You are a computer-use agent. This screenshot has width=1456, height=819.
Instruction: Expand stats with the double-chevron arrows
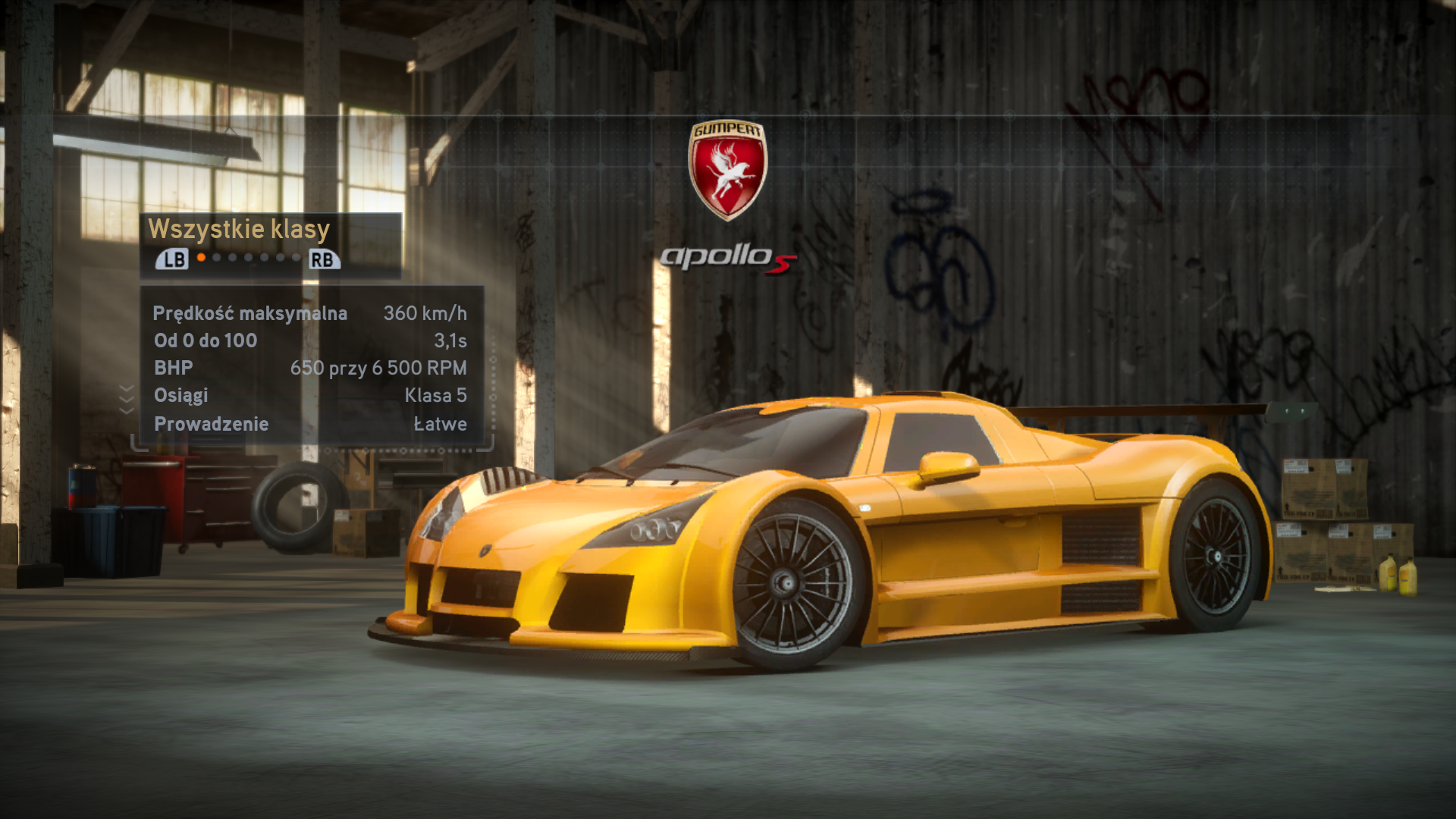127,399
